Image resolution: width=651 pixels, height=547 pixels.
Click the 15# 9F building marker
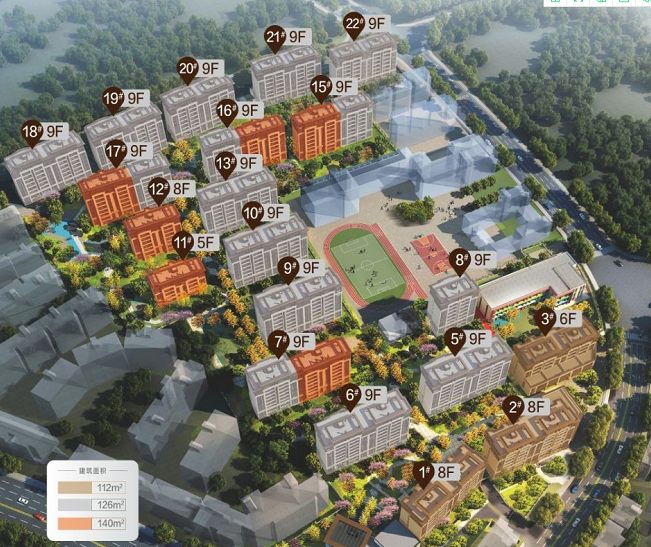[331, 87]
